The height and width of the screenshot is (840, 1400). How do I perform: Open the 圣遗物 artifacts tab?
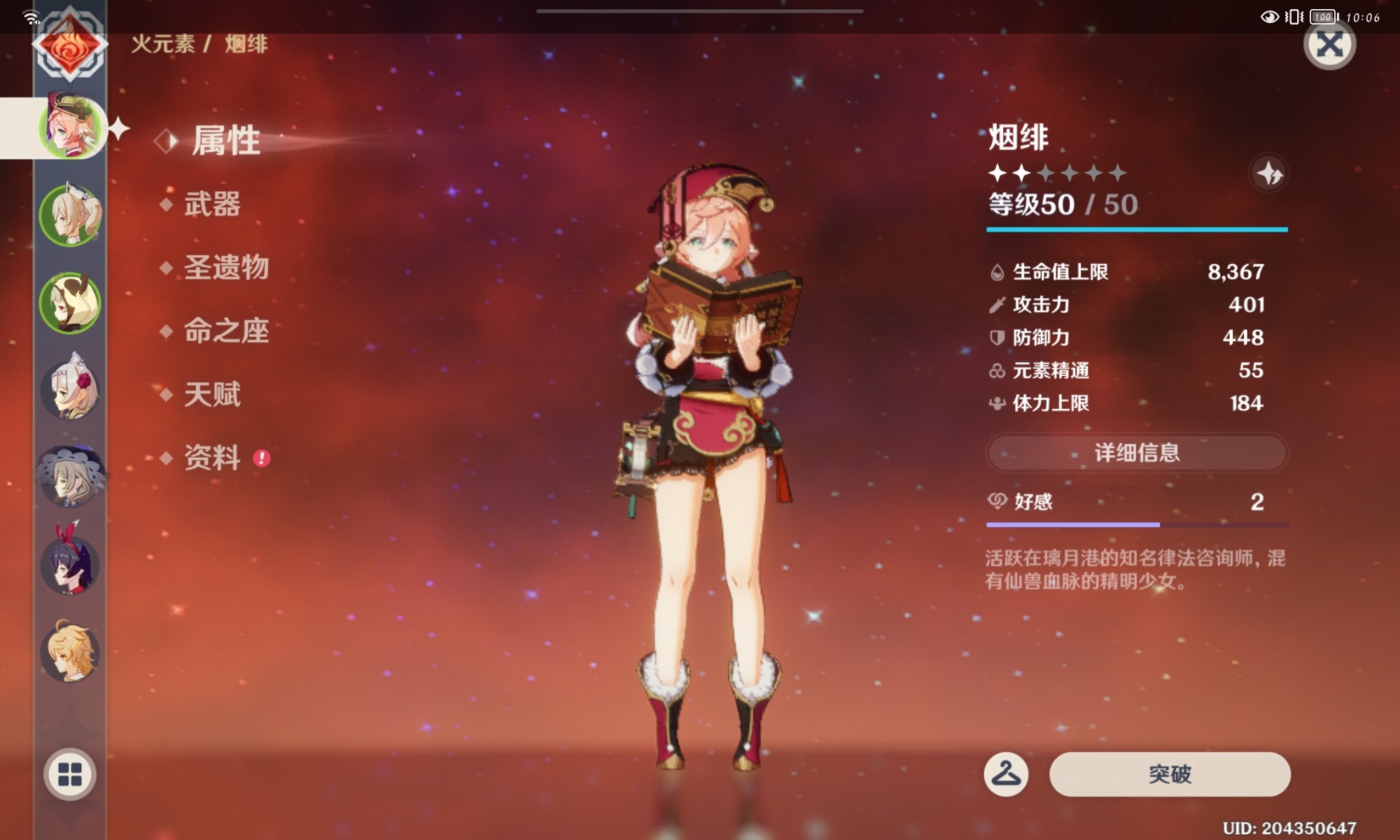click(x=225, y=267)
